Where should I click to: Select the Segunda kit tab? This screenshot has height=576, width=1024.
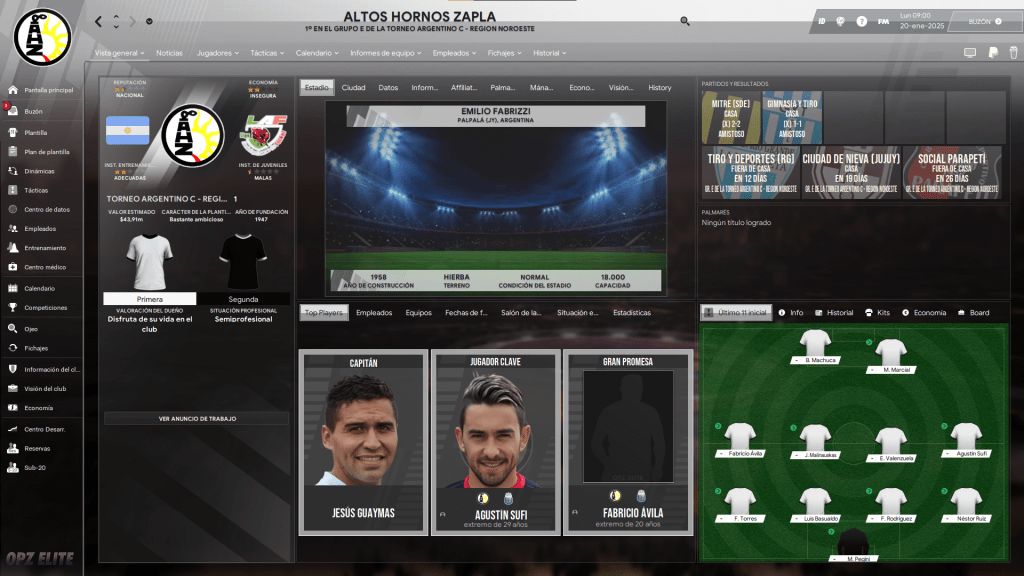pos(243,299)
